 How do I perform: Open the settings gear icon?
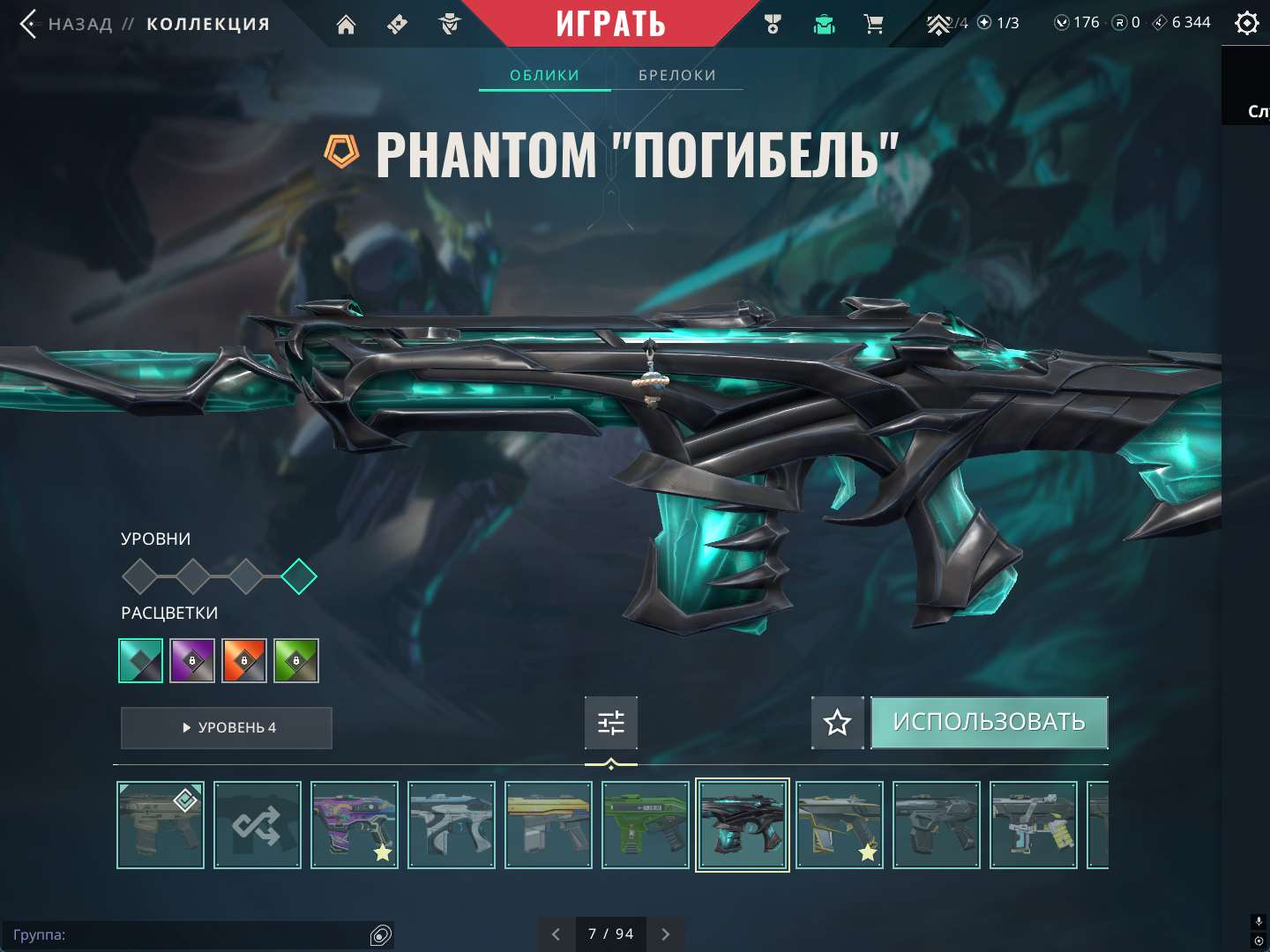pyautogui.click(x=1246, y=23)
